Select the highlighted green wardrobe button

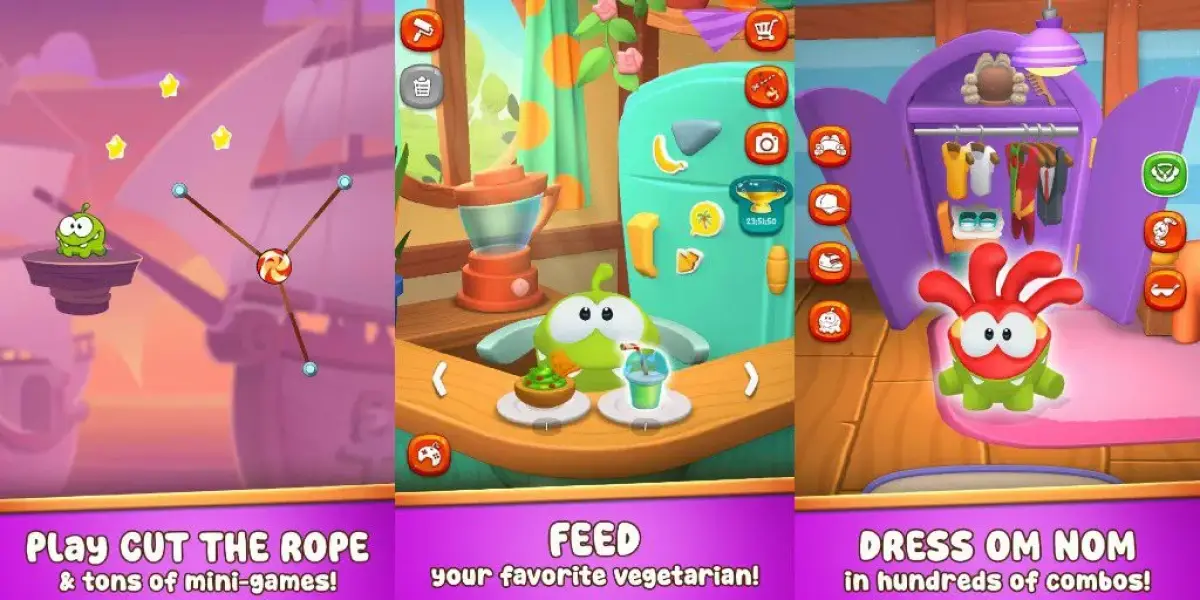click(x=1164, y=173)
